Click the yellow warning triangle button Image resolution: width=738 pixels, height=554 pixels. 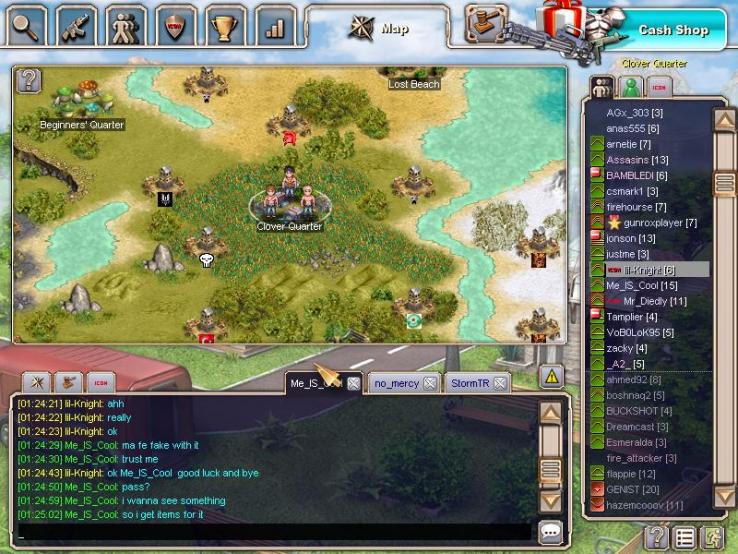click(x=551, y=377)
